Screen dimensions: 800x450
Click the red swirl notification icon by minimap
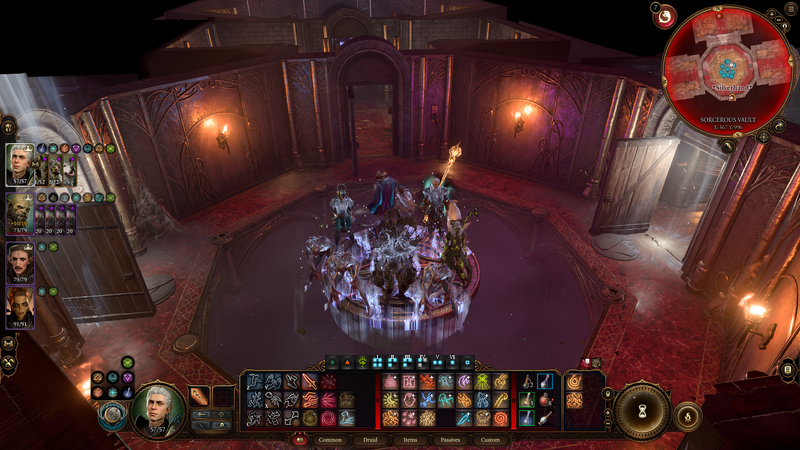point(665,16)
